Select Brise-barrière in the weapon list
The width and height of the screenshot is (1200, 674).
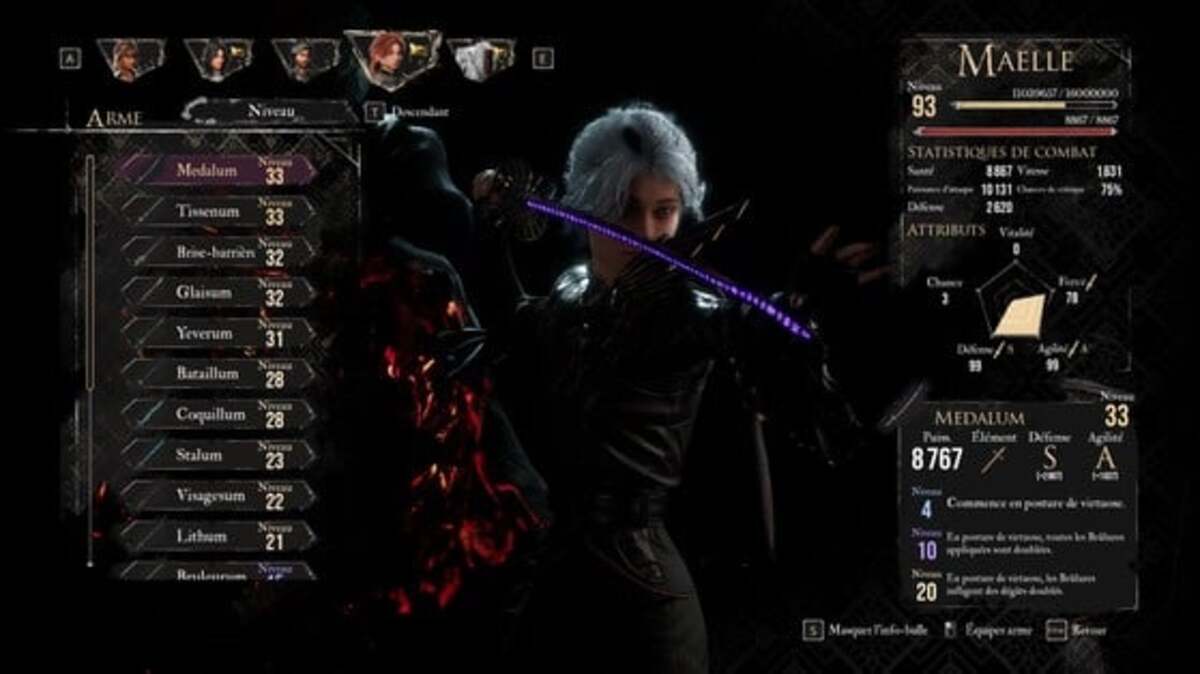click(x=215, y=253)
